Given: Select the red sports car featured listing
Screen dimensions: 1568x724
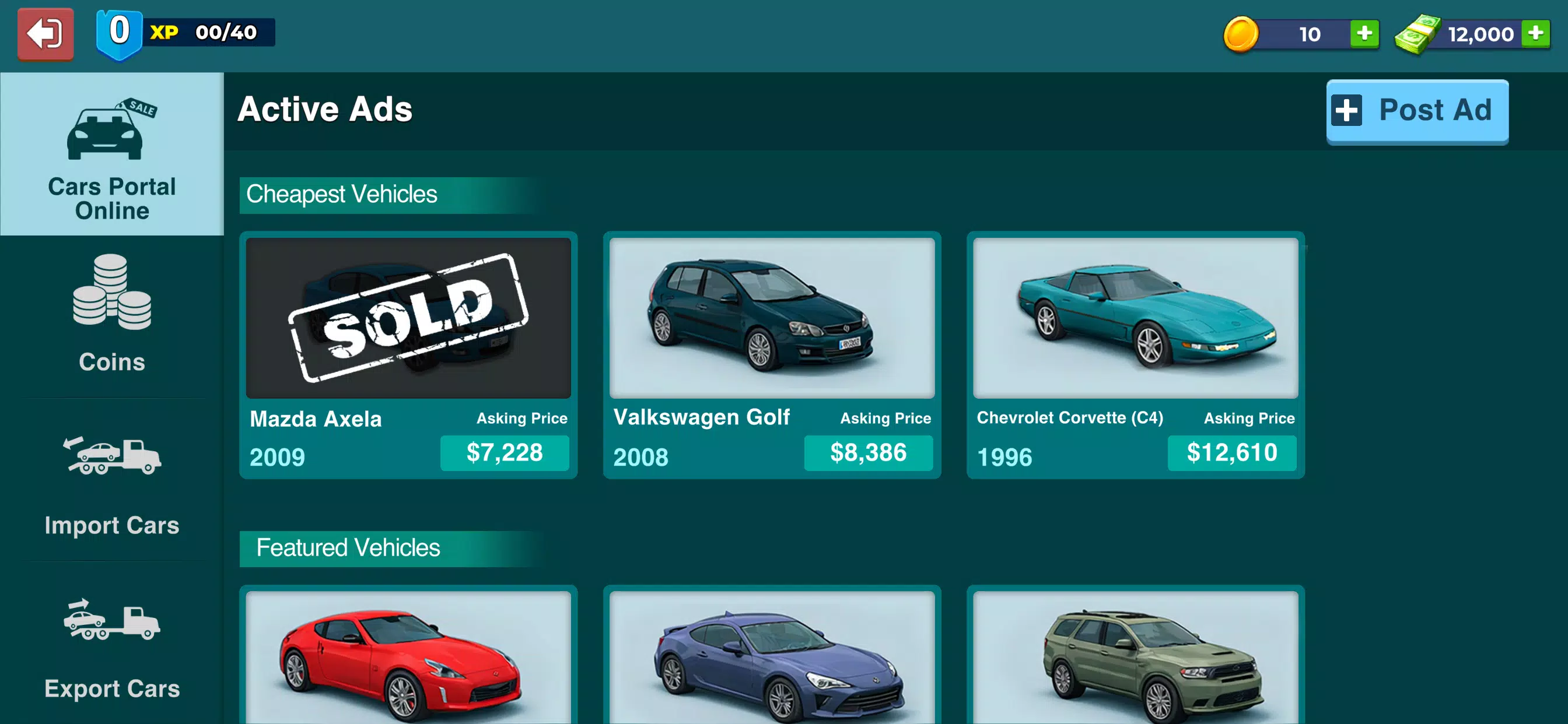Looking at the screenshot, I should click(x=408, y=663).
